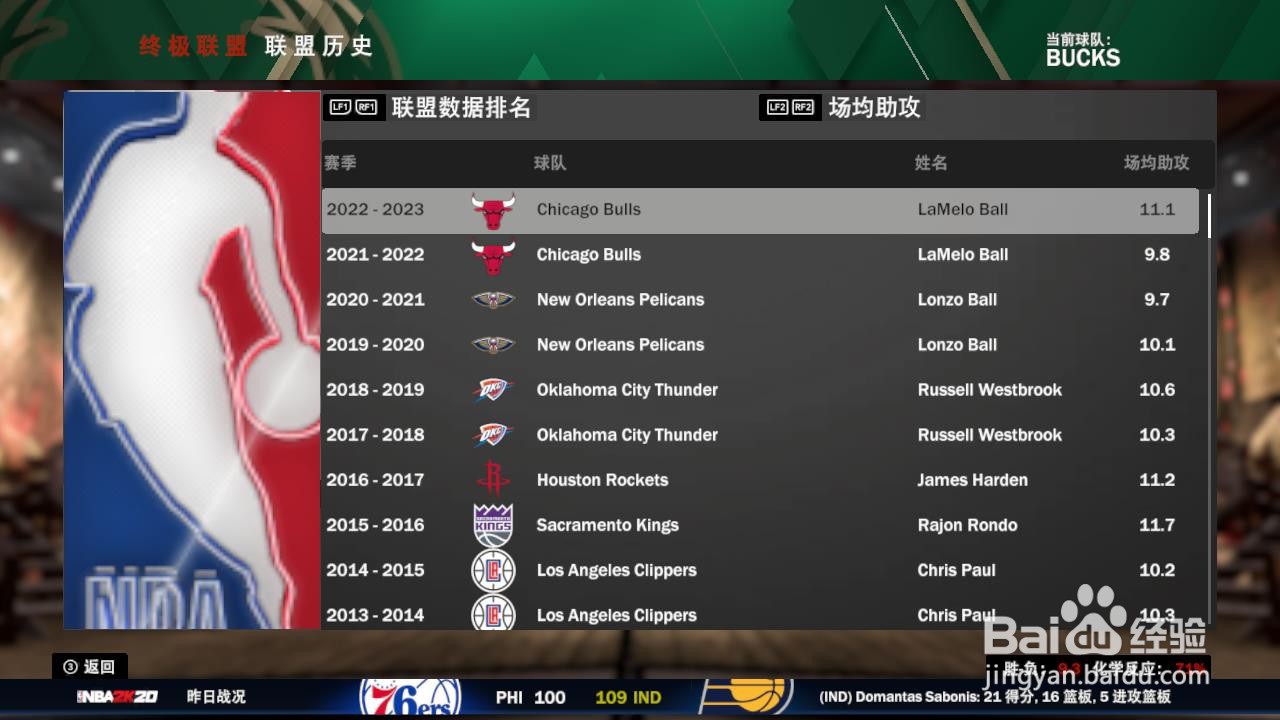This screenshot has width=1280, height=720.
Task: Click the Oklahoma City Thunder logo
Action: tap(494, 389)
